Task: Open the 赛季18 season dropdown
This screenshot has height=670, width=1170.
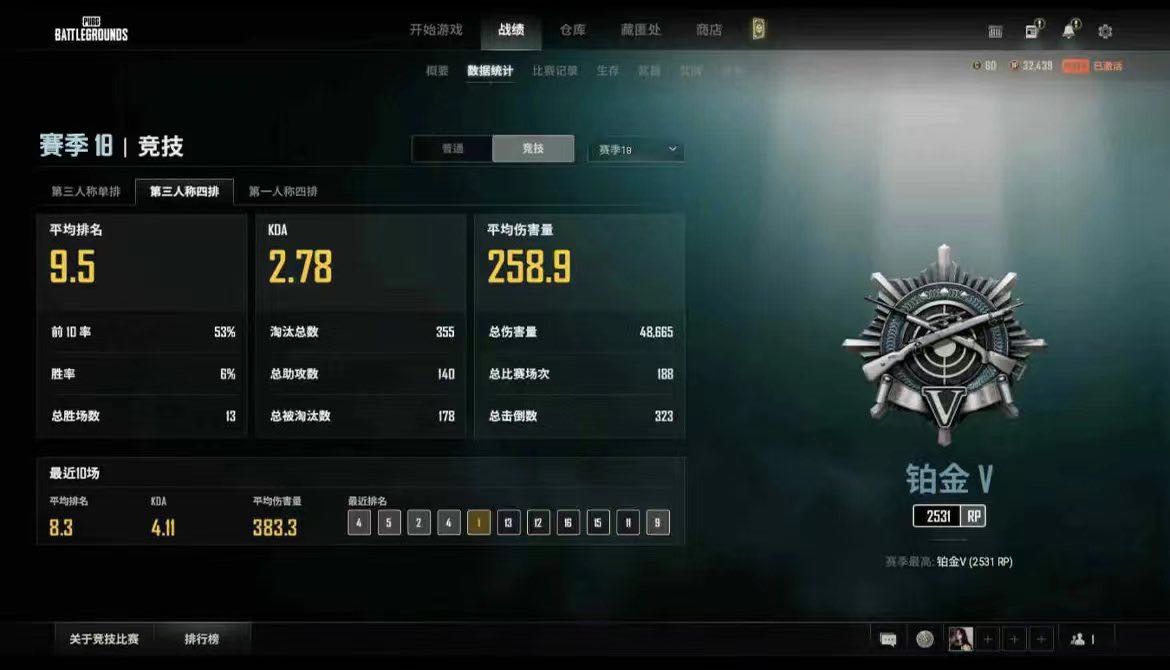Action: [x=636, y=150]
